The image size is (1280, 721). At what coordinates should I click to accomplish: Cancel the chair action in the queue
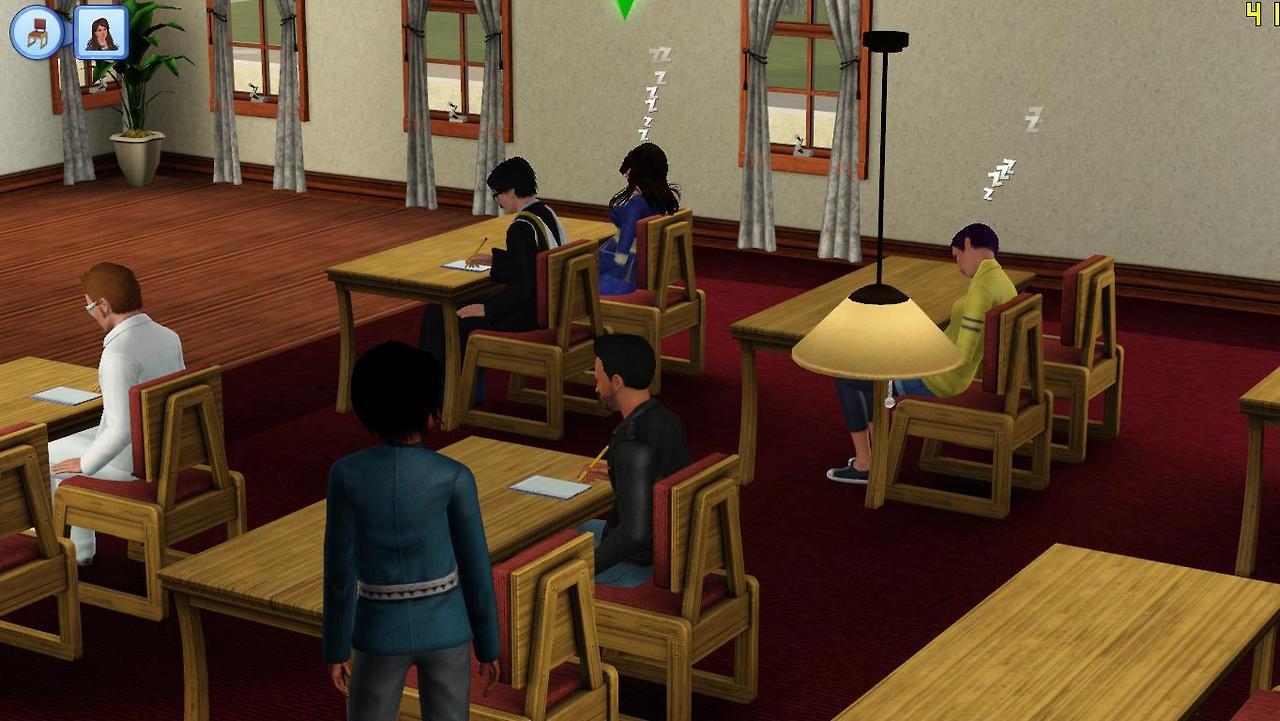(37, 33)
